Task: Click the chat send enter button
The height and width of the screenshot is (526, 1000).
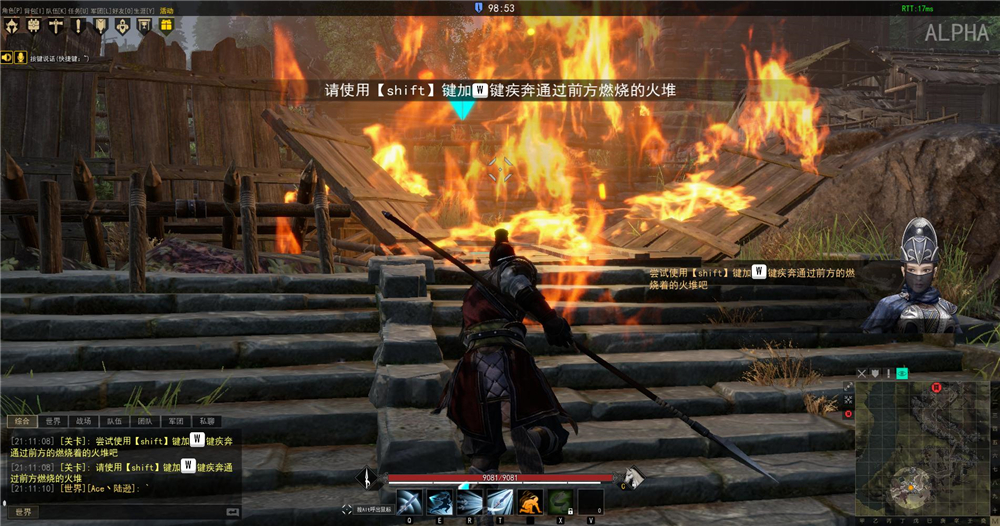Action: tap(234, 512)
